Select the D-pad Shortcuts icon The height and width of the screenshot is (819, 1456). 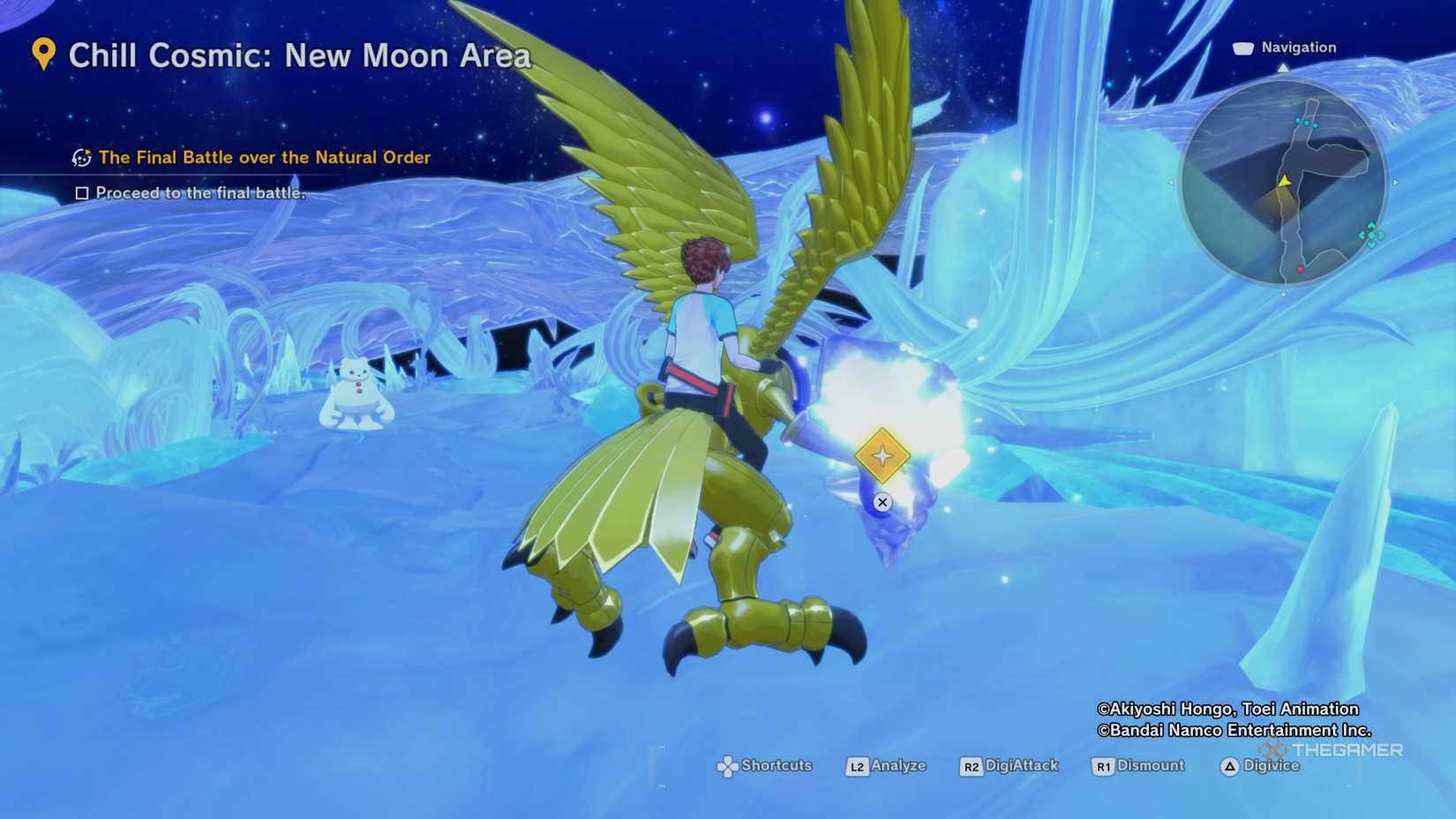click(x=727, y=765)
